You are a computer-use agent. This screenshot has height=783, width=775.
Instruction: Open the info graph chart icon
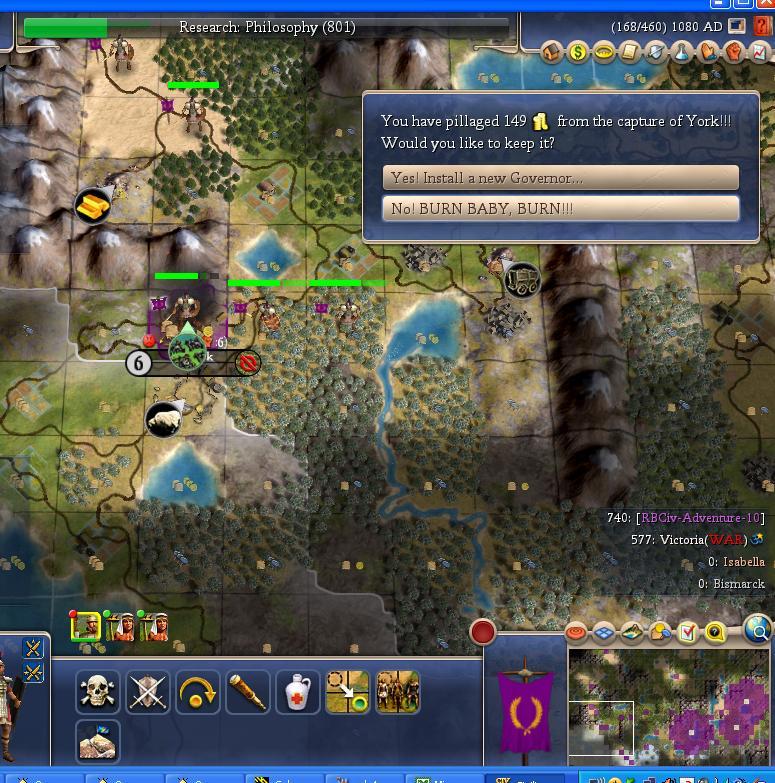point(760,52)
